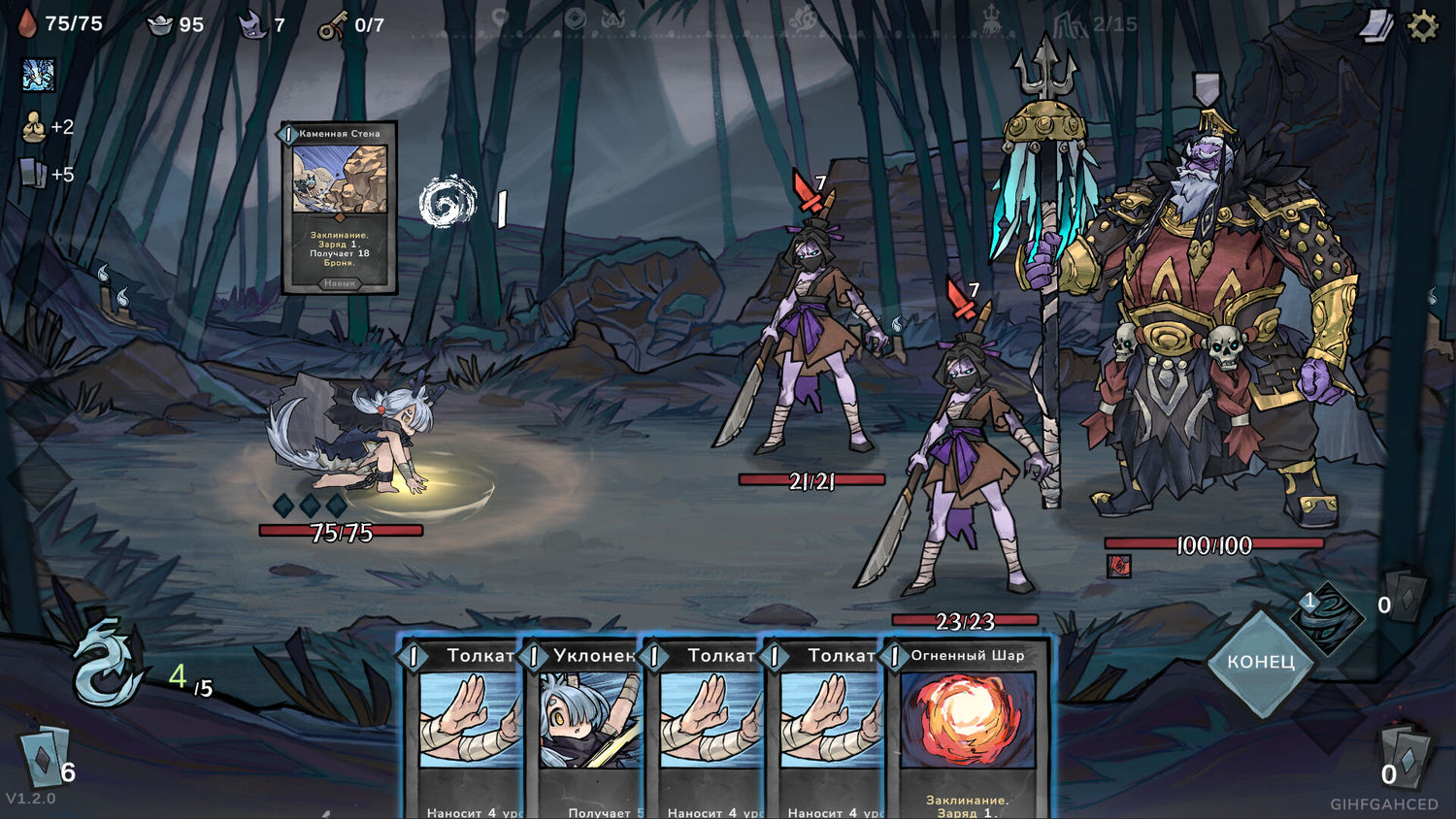The width and height of the screenshot is (1456, 819).
Task: Inspect the cards +5 status icon
Action: [x=33, y=175]
